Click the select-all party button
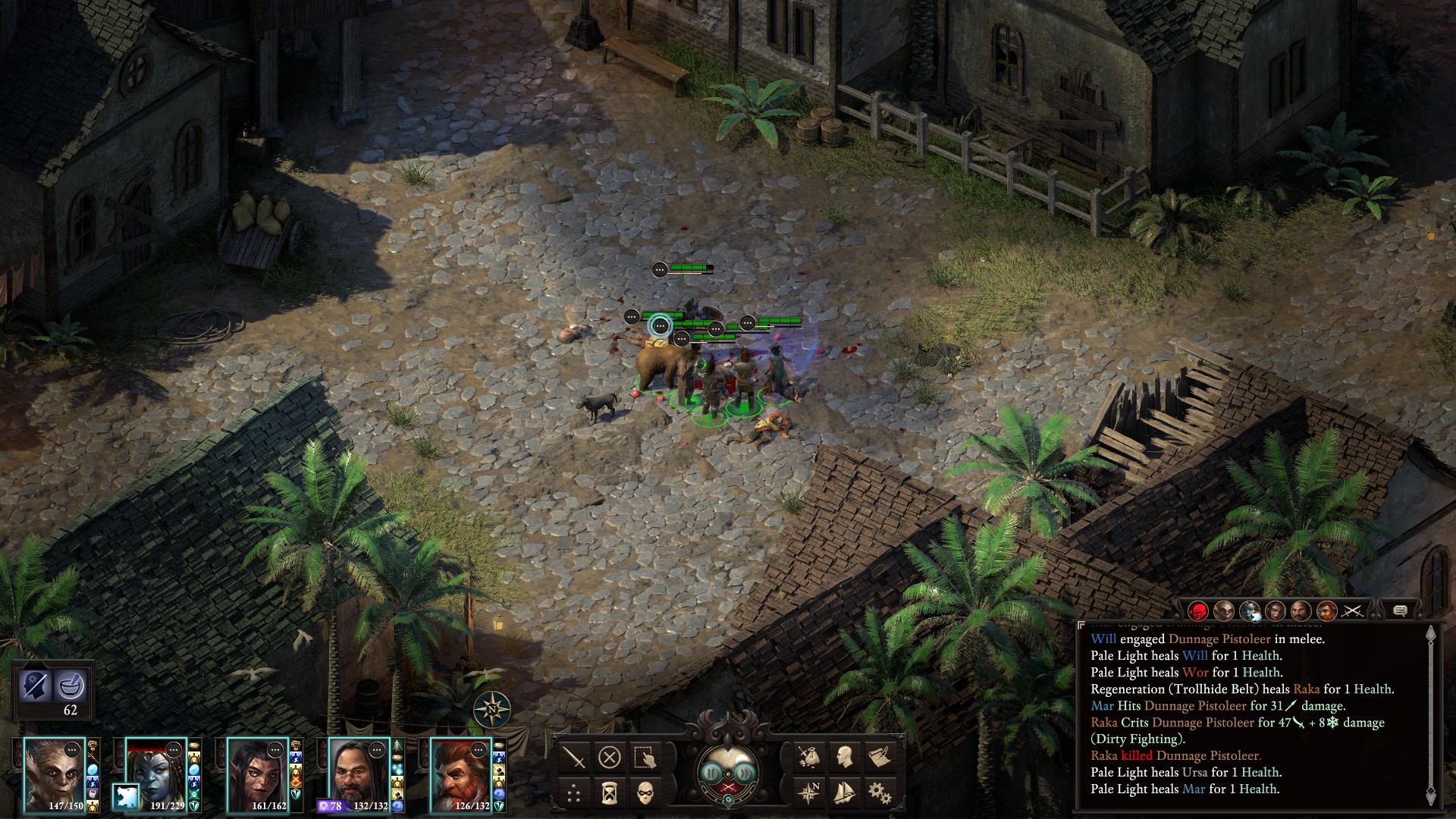The width and height of the screenshot is (1456, 819). pos(644,757)
